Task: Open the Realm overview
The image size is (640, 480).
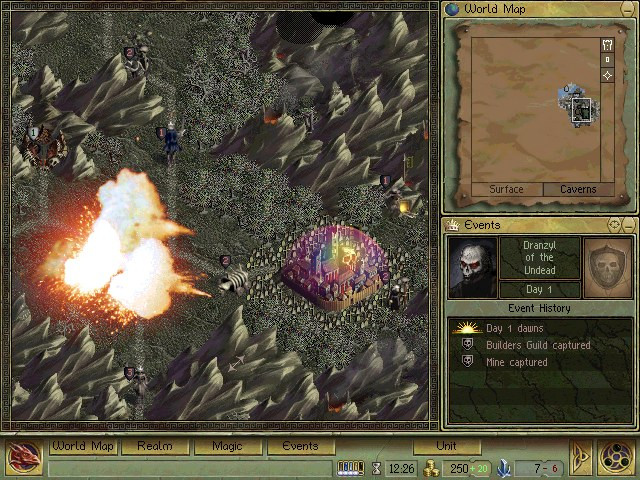Action: coord(155,447)
